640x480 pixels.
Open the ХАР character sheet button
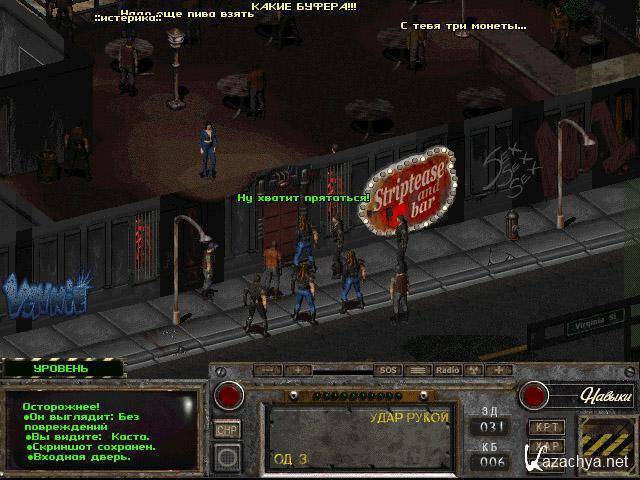point(547,447)
